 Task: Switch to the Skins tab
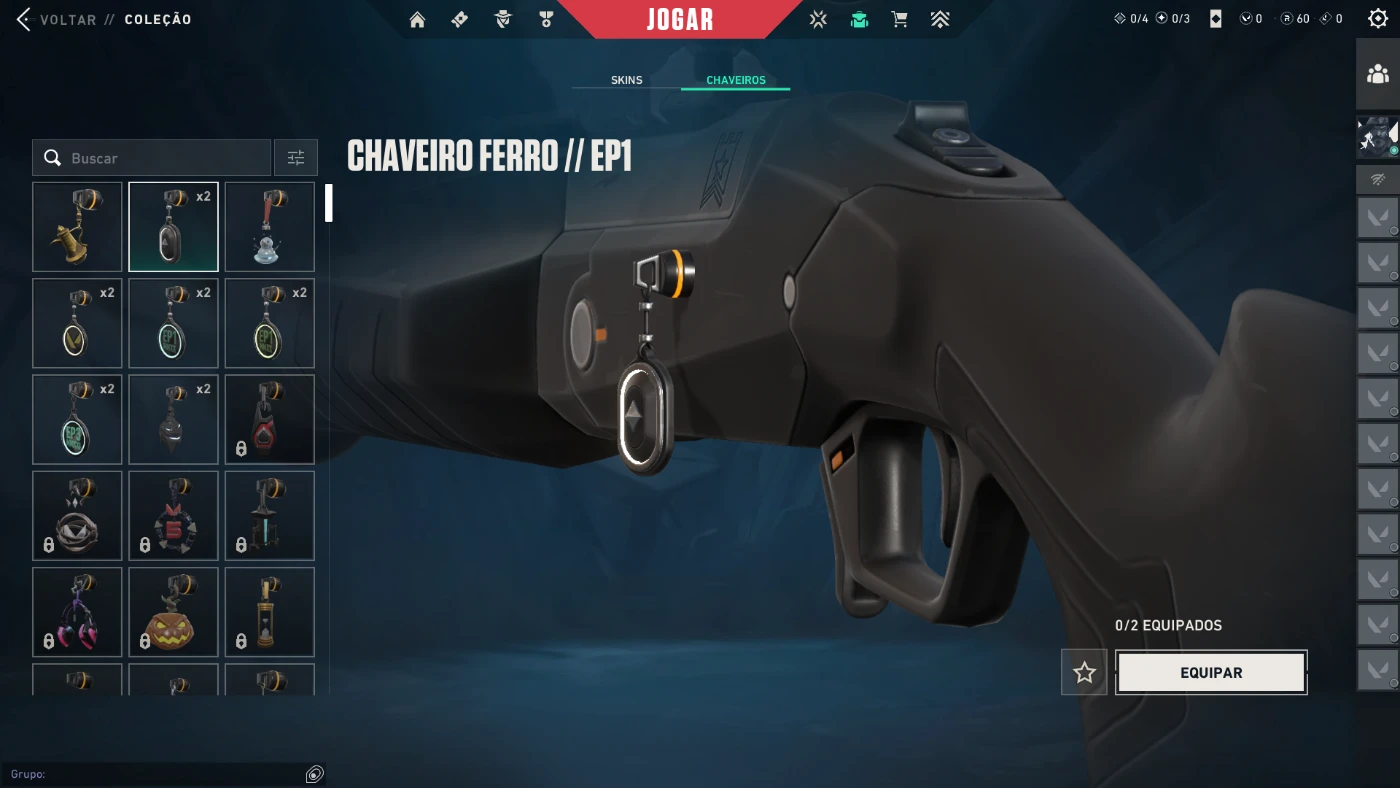click(x=627, y=80)
